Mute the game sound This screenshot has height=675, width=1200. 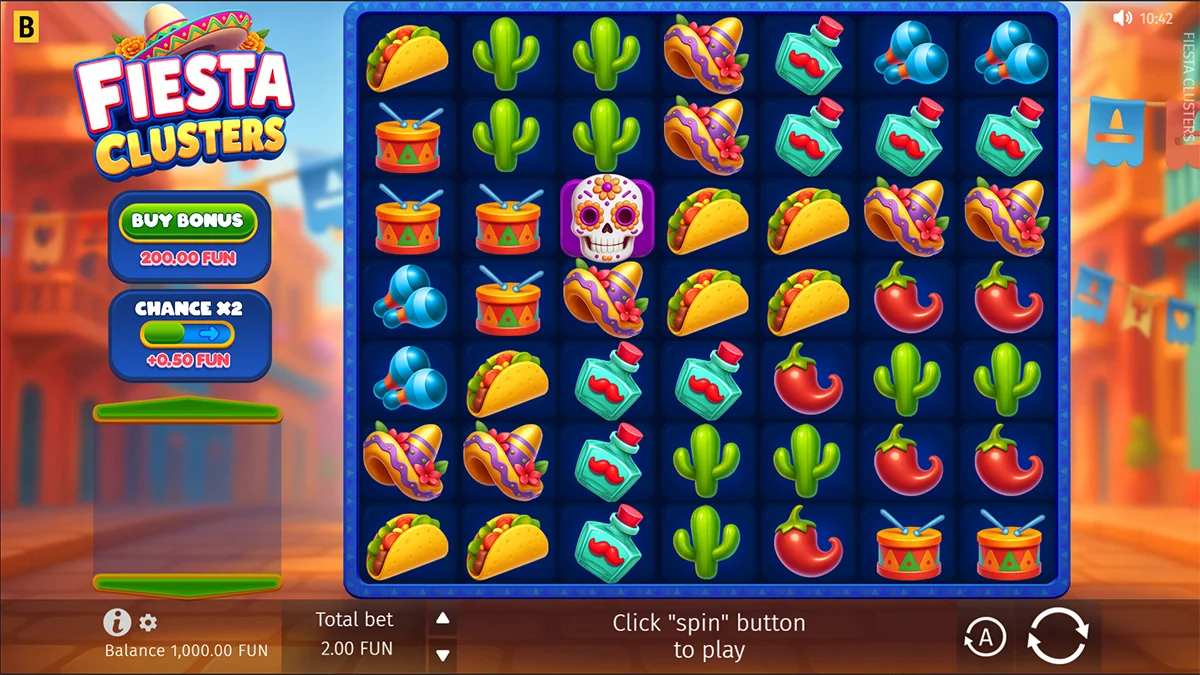coord(1122,17)
